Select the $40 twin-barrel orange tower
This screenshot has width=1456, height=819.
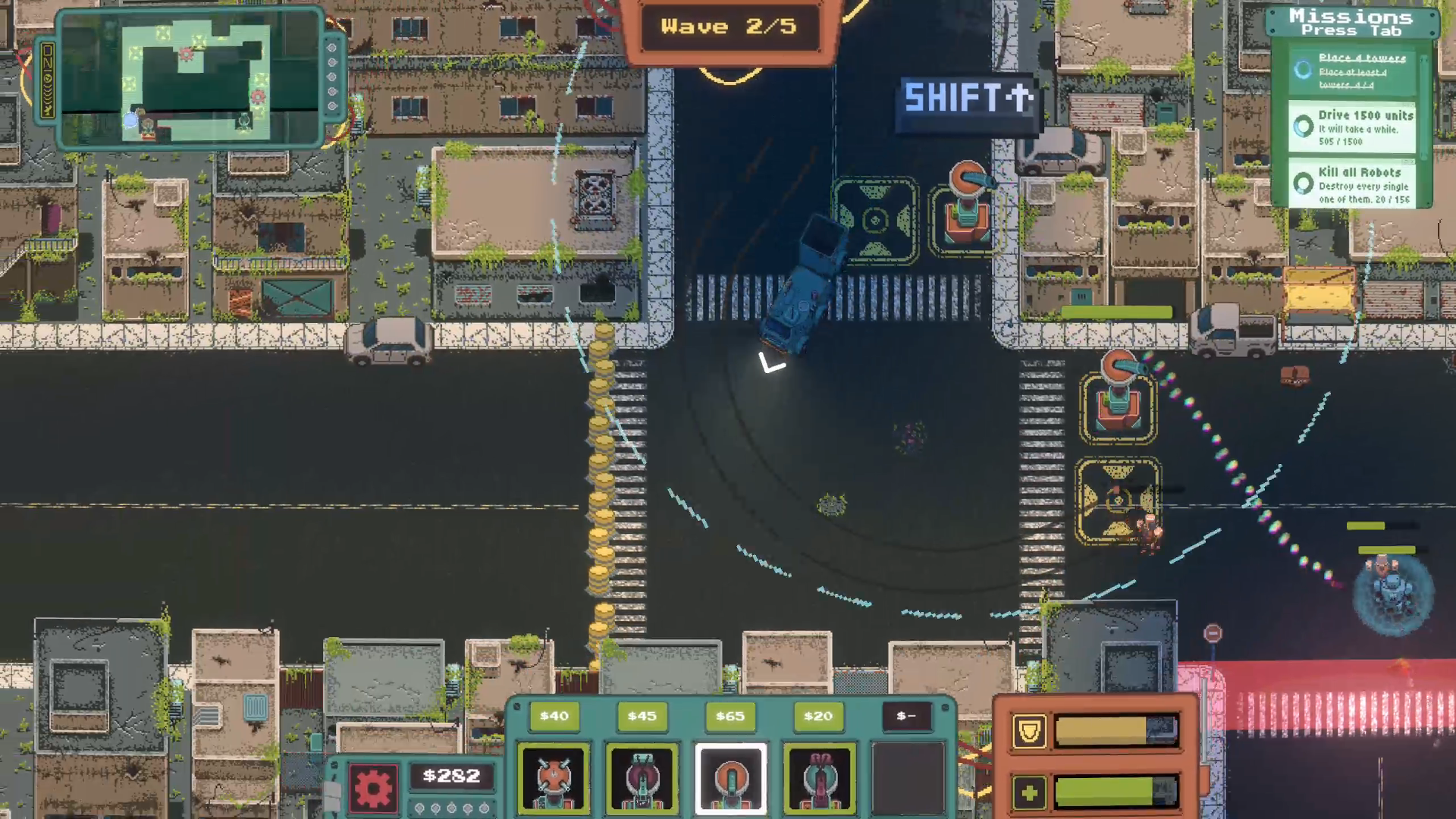tap(554, 779)
